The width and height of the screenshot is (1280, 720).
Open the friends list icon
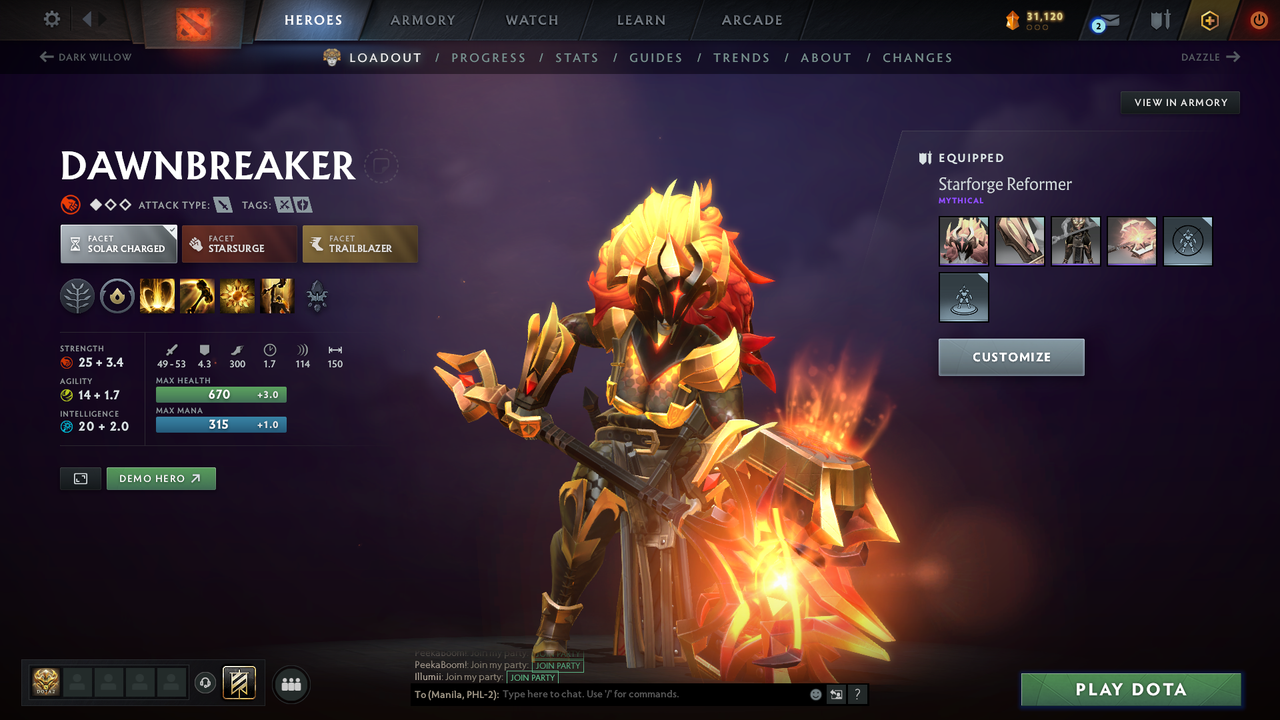click(x=290, y=684)
